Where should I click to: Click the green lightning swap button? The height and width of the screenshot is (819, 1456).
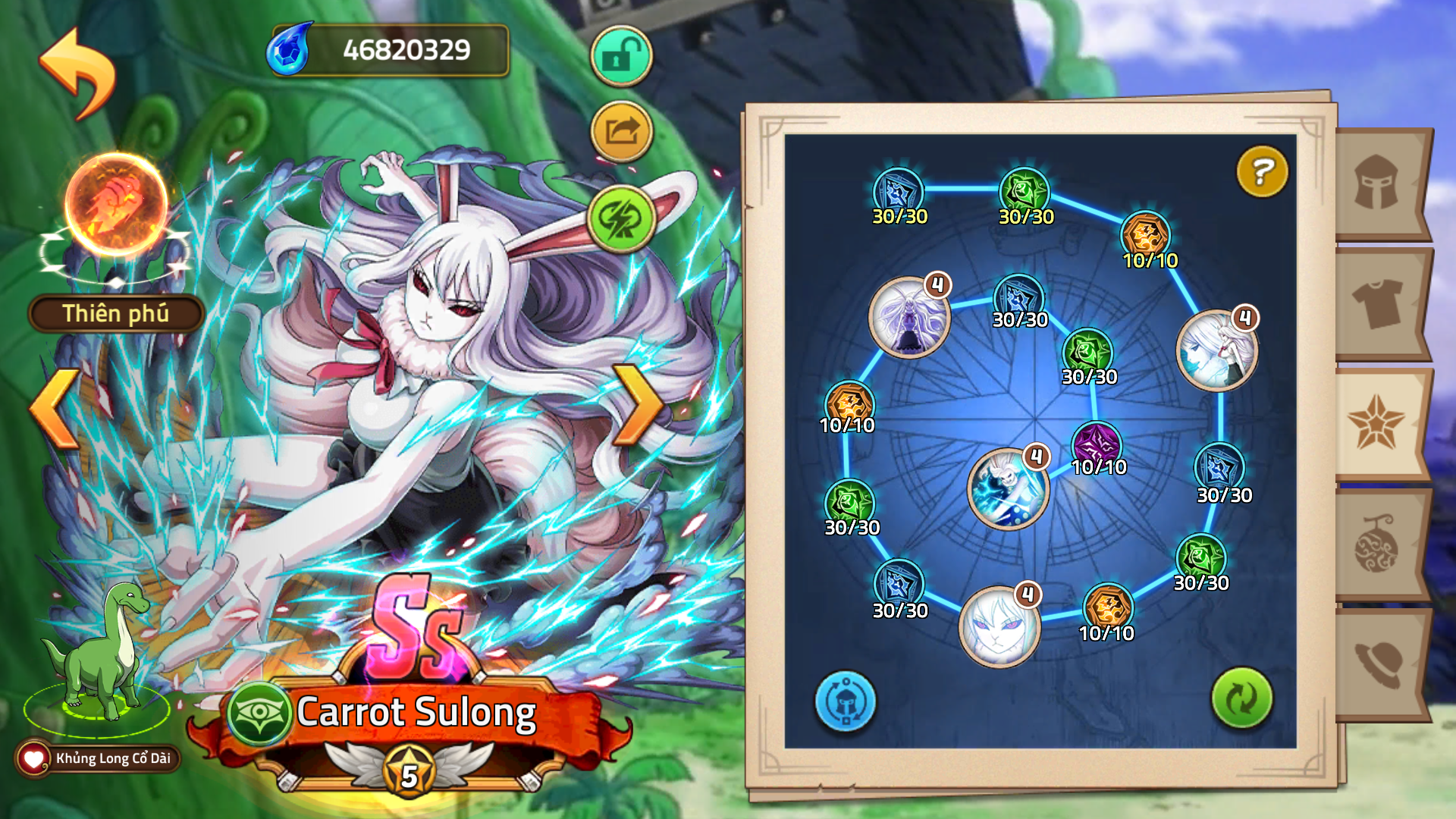pyautogui.click(x=621, y=219)
